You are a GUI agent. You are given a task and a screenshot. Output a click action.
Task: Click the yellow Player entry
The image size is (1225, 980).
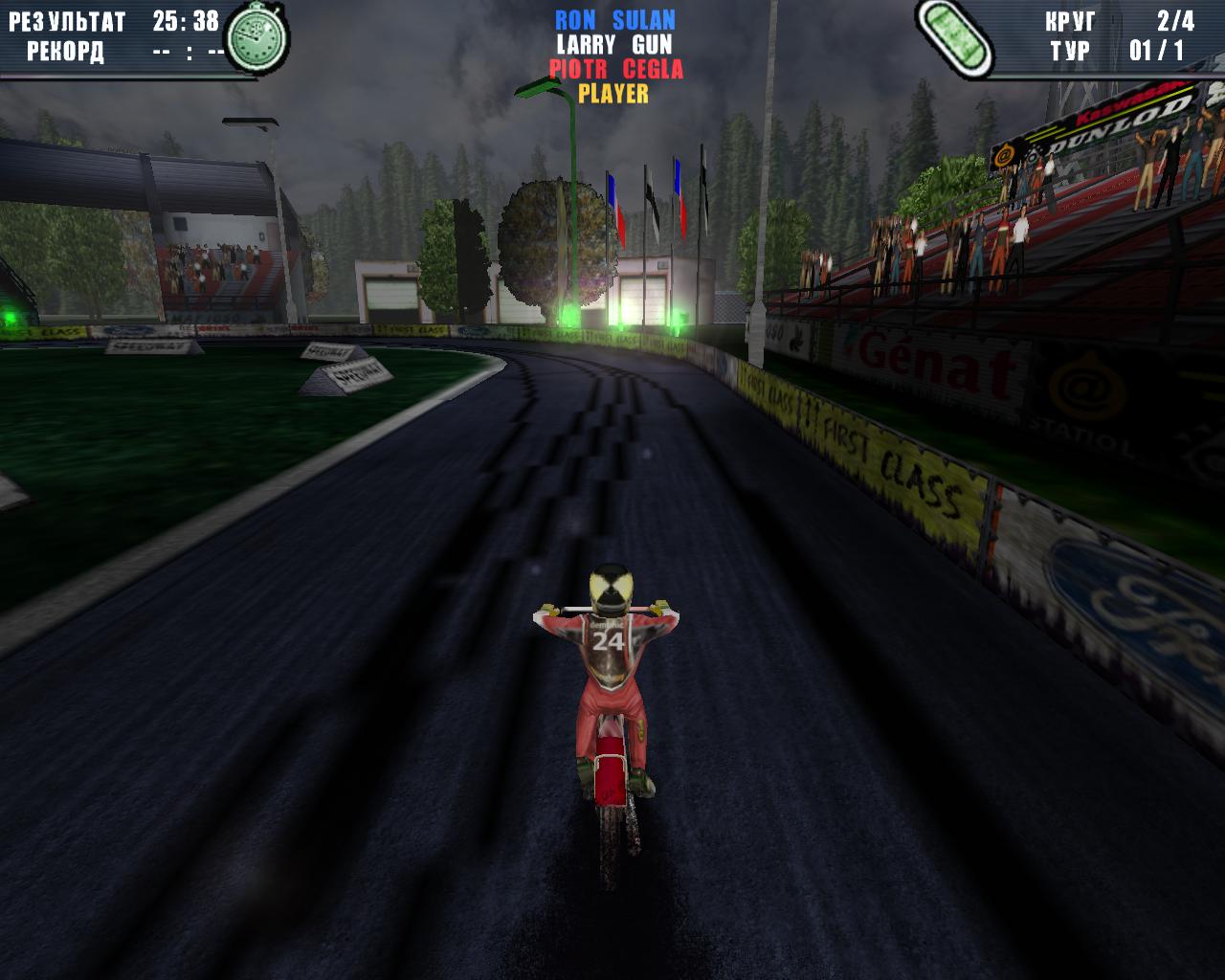(x=613, y=94)
